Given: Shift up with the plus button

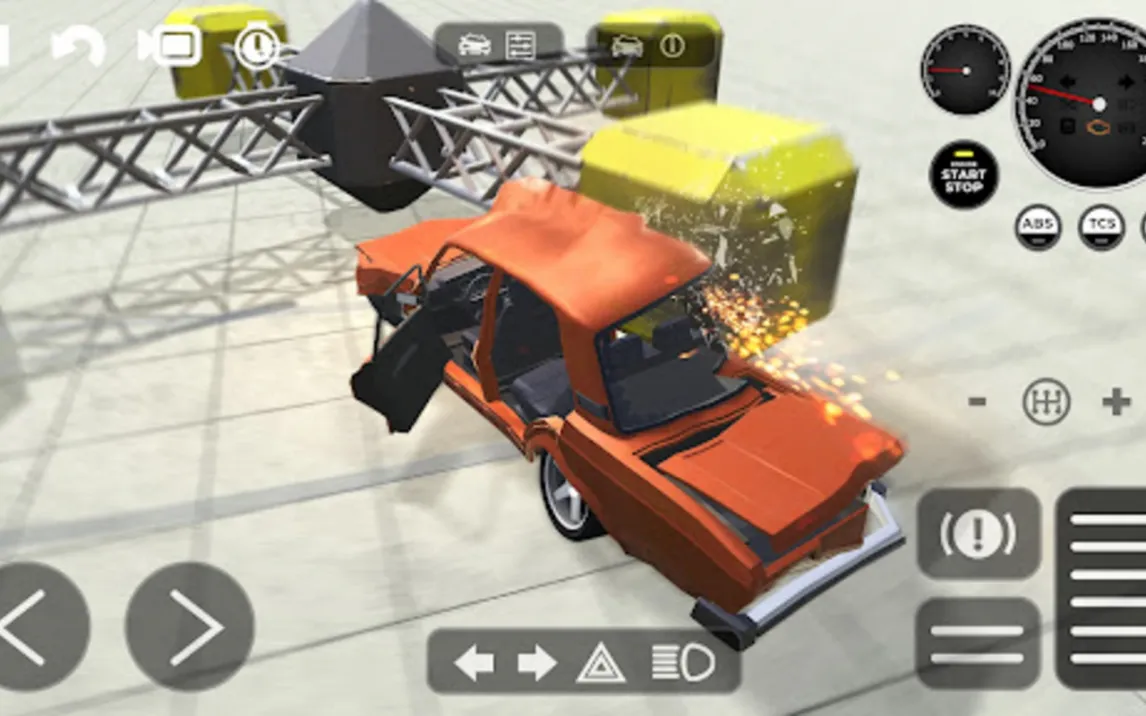Looking at the screenshot, I should [1116, 402].
